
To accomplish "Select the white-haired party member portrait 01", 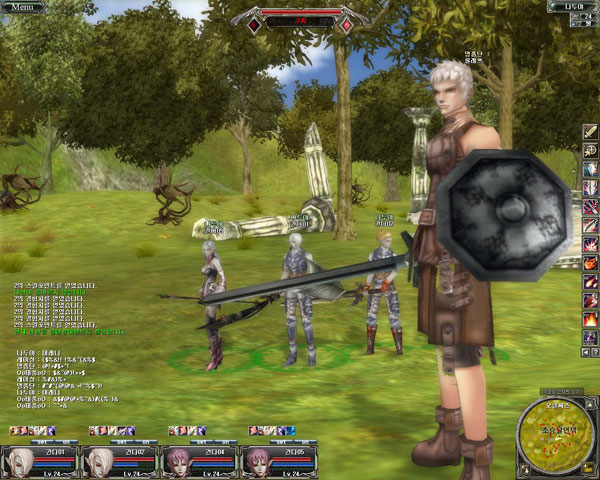I will [x=20, y=463].
